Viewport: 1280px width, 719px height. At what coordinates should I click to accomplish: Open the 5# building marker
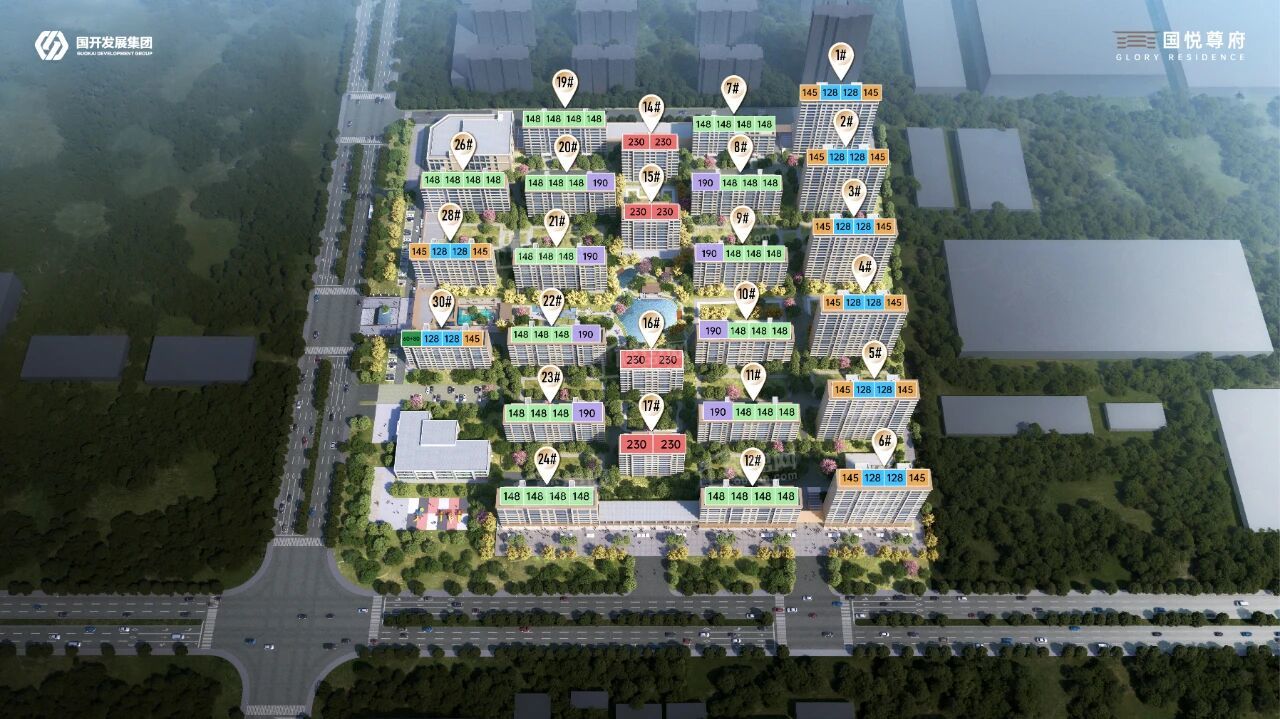tap(874, 354)
